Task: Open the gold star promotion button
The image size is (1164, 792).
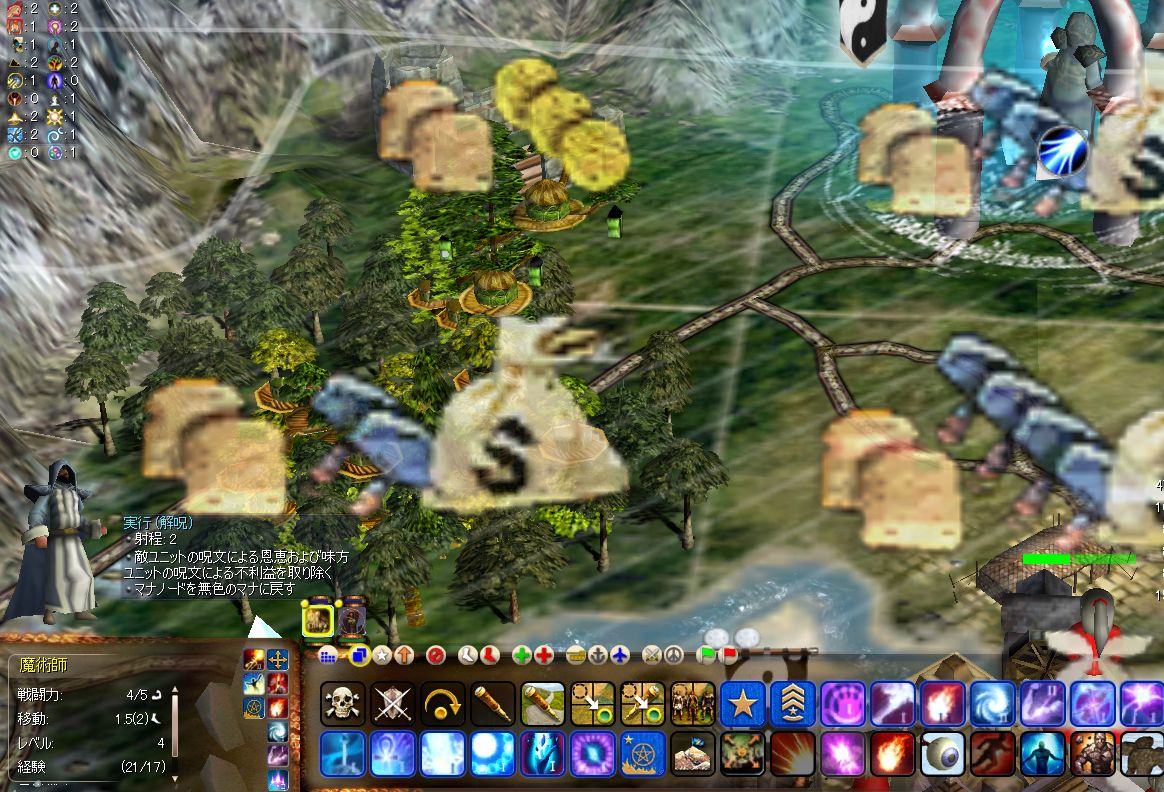Action: point(743,704)
